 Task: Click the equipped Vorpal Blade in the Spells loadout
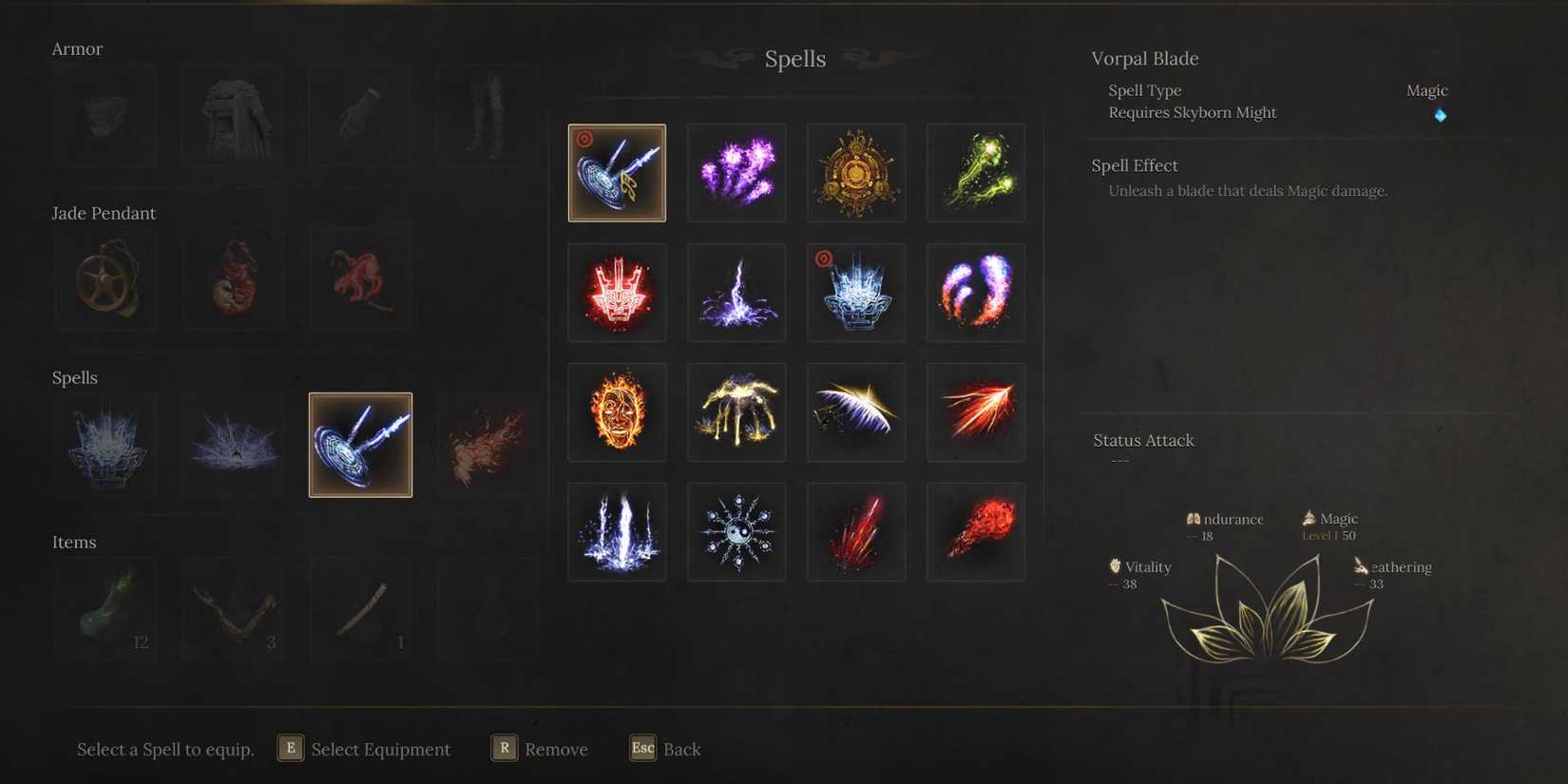pyautogui.click(x=360, y=444)
